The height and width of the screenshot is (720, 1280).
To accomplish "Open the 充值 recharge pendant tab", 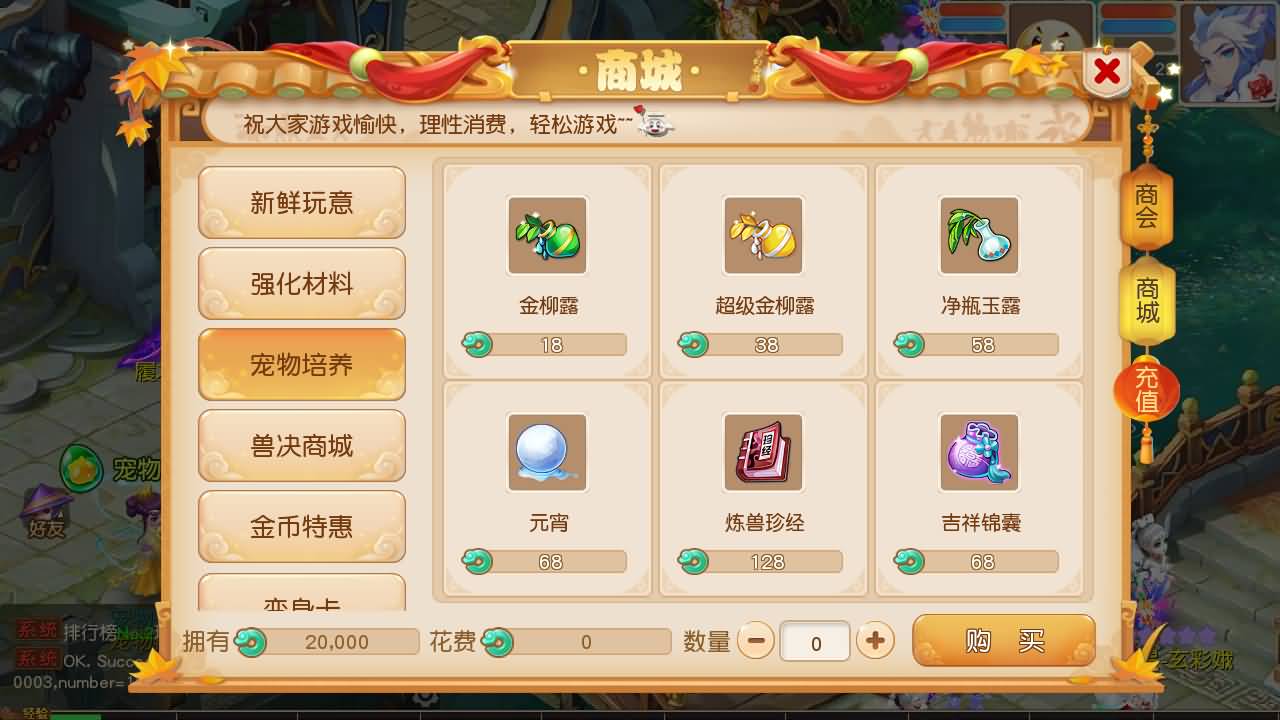I will tap(1146, 391).
